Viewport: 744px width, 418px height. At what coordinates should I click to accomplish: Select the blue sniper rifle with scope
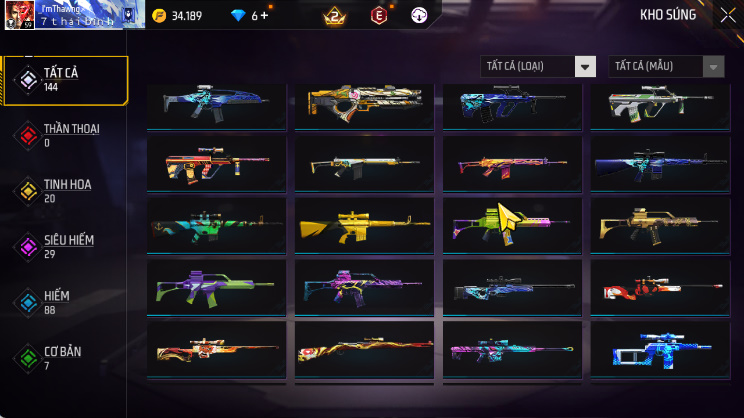tap(659, 348)
